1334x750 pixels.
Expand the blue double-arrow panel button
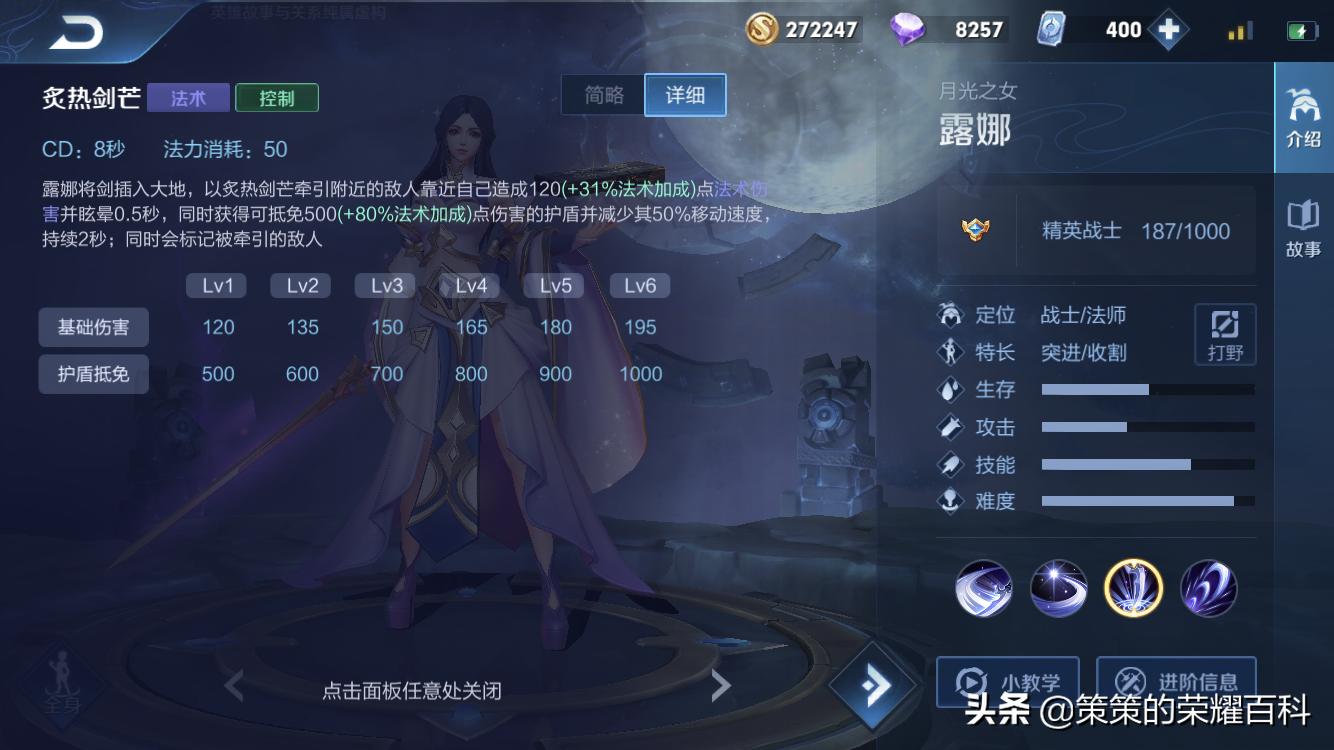pos(874,685)
